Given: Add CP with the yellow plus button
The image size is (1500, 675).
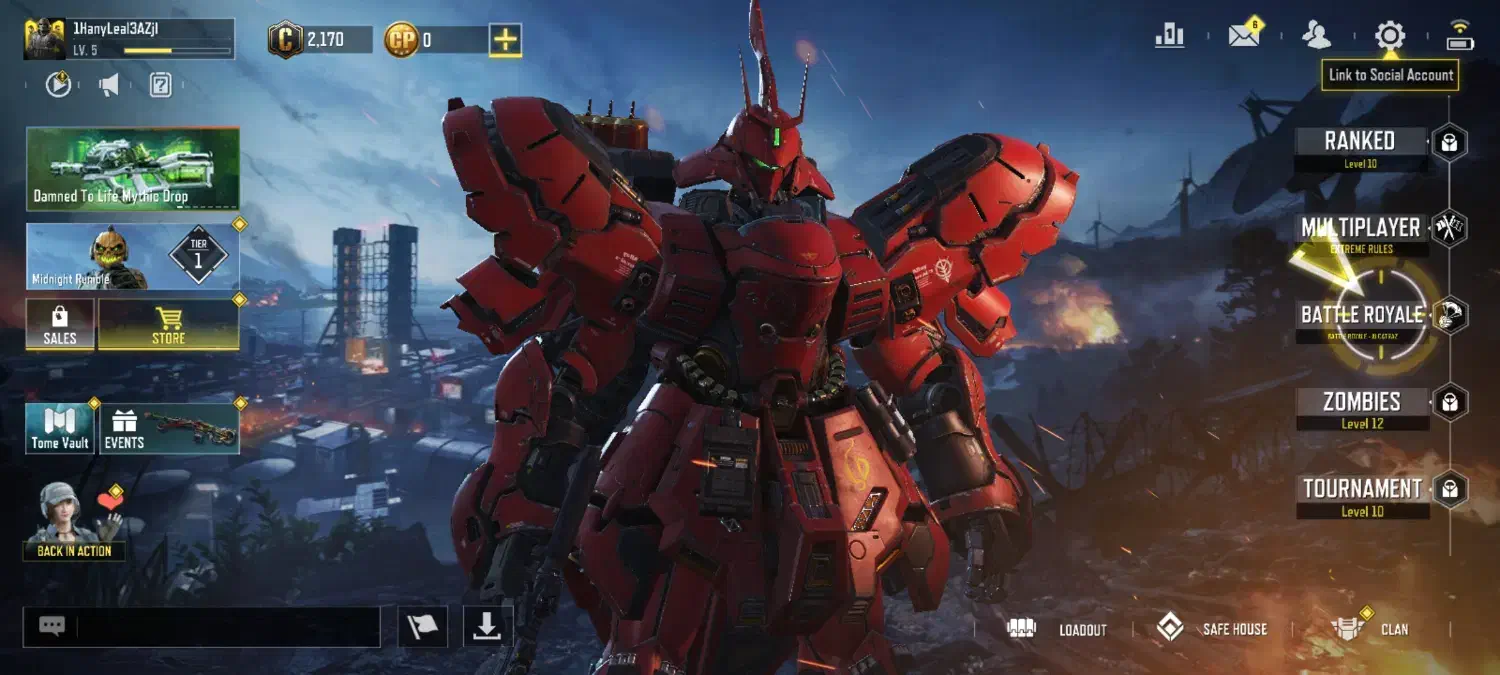Looking at the screenshot, I should (x=505, y=40).
